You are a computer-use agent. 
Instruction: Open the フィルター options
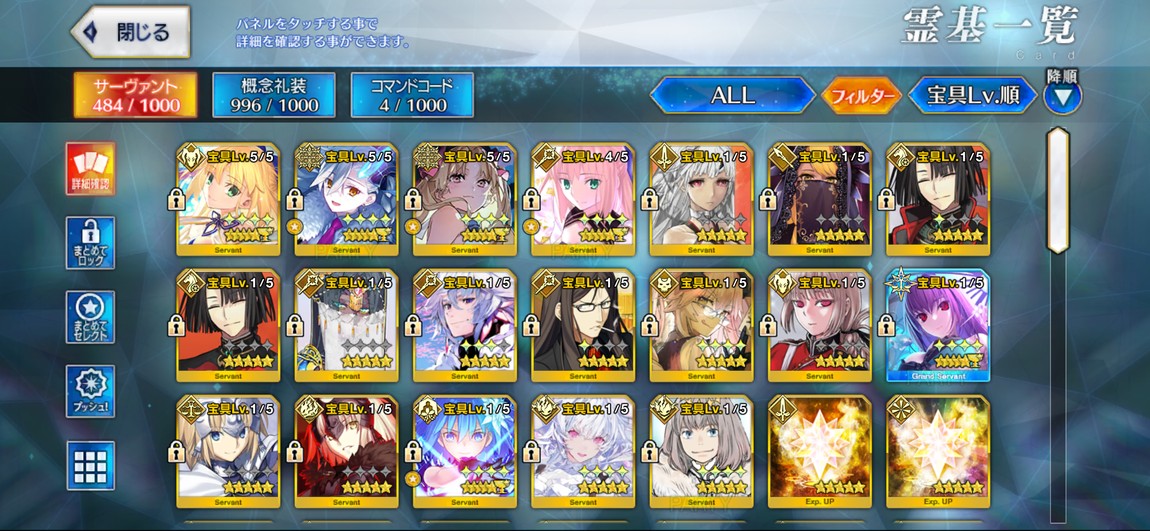860,96
